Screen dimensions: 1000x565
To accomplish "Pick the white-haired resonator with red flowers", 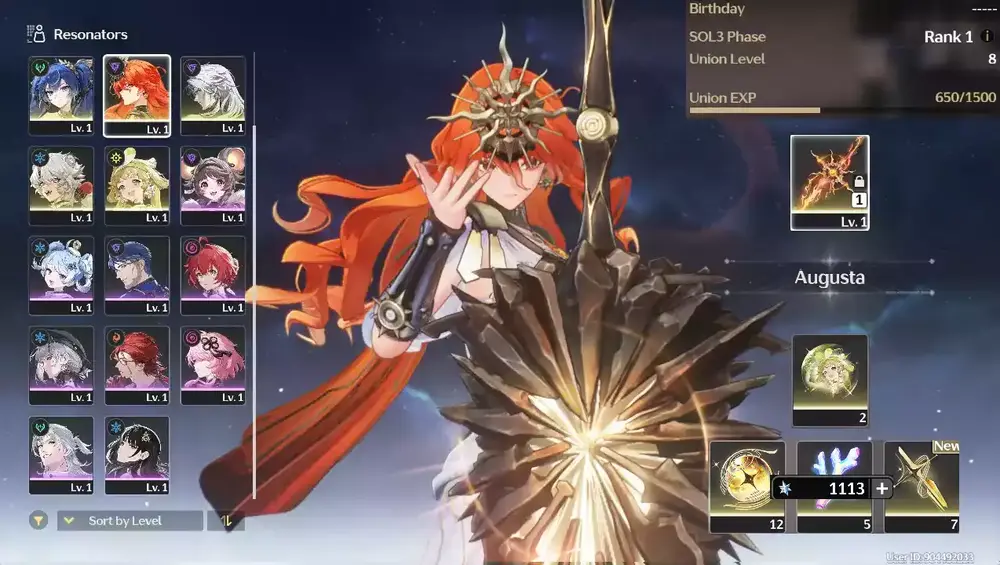I will pos(61,185).
